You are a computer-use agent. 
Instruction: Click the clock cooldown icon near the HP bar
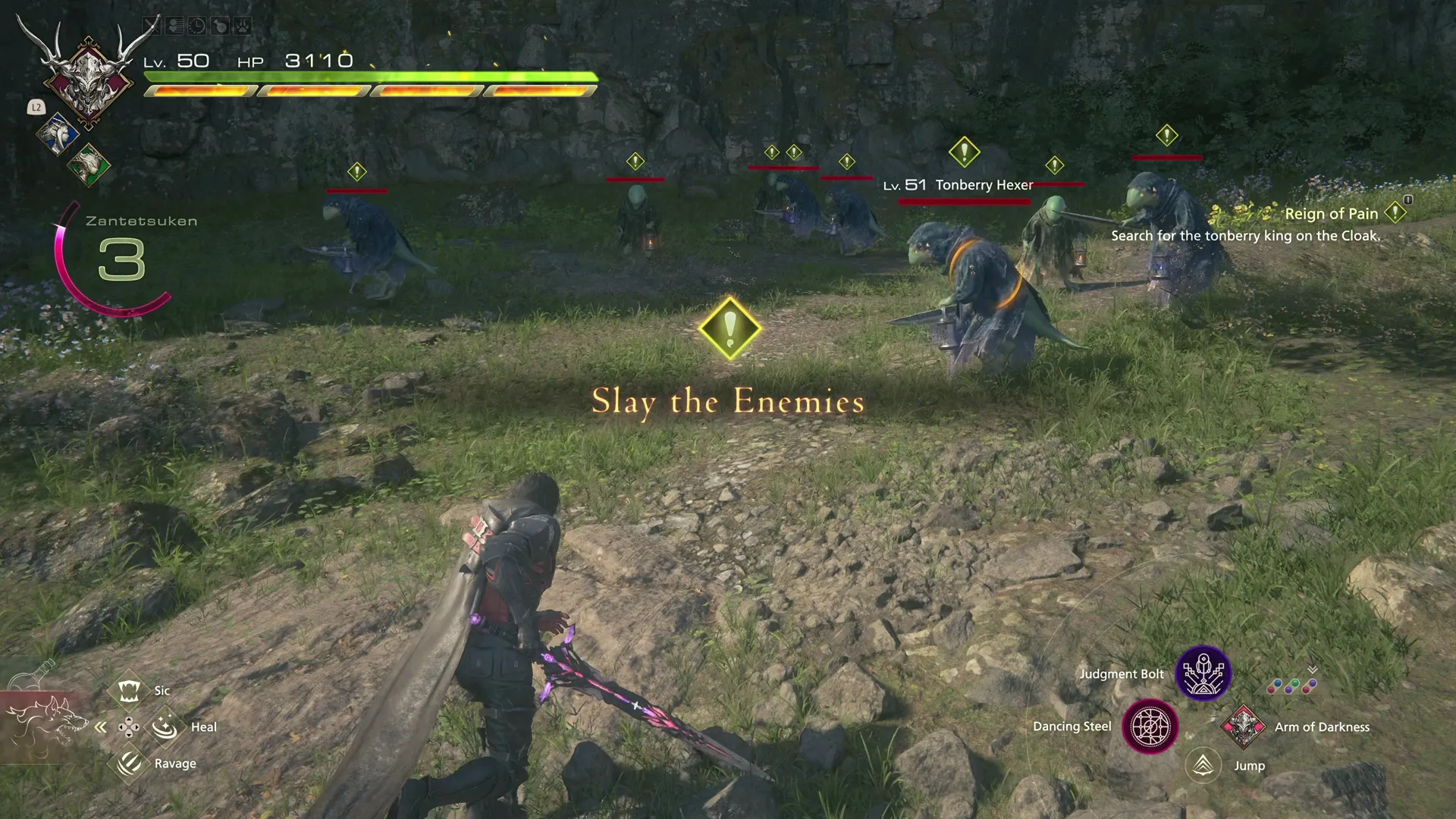pyautogui.click(x=197, y=25)
